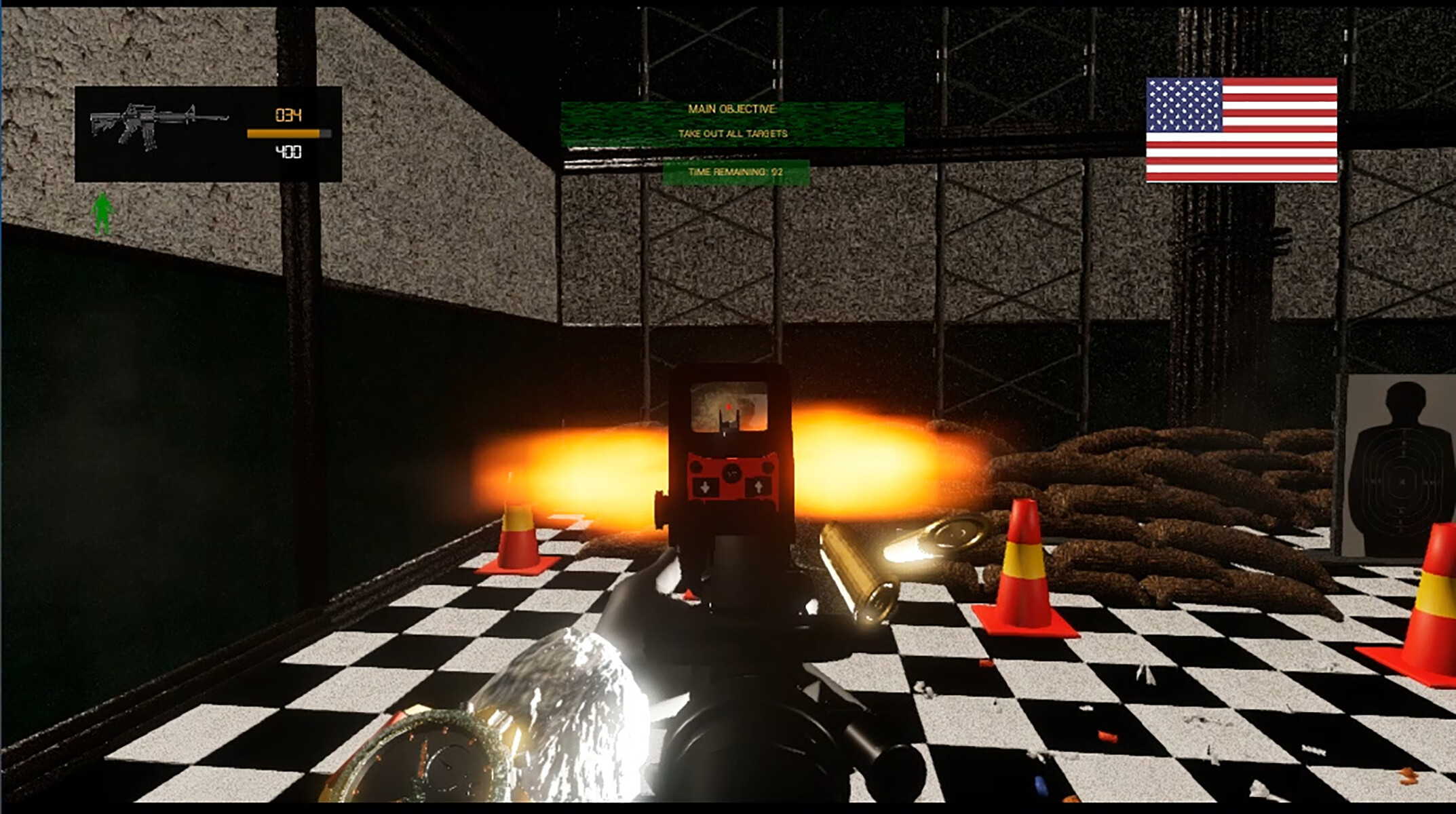Click the left knob on the red sight panel
1456x814 pixels.
pyautogui.click(x=696, y=467)
